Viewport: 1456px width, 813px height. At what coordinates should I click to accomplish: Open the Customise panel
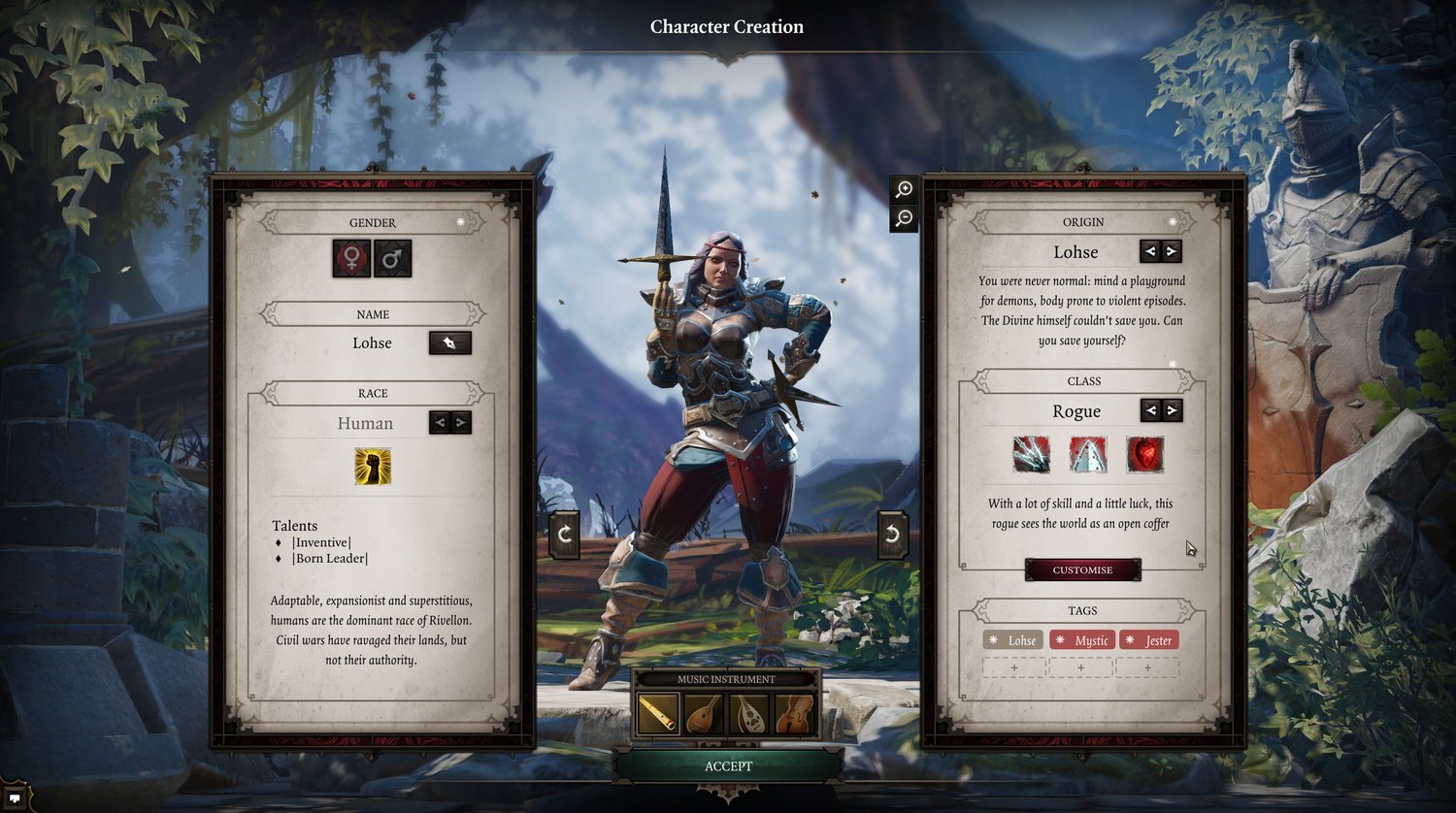pos(1082,569)
